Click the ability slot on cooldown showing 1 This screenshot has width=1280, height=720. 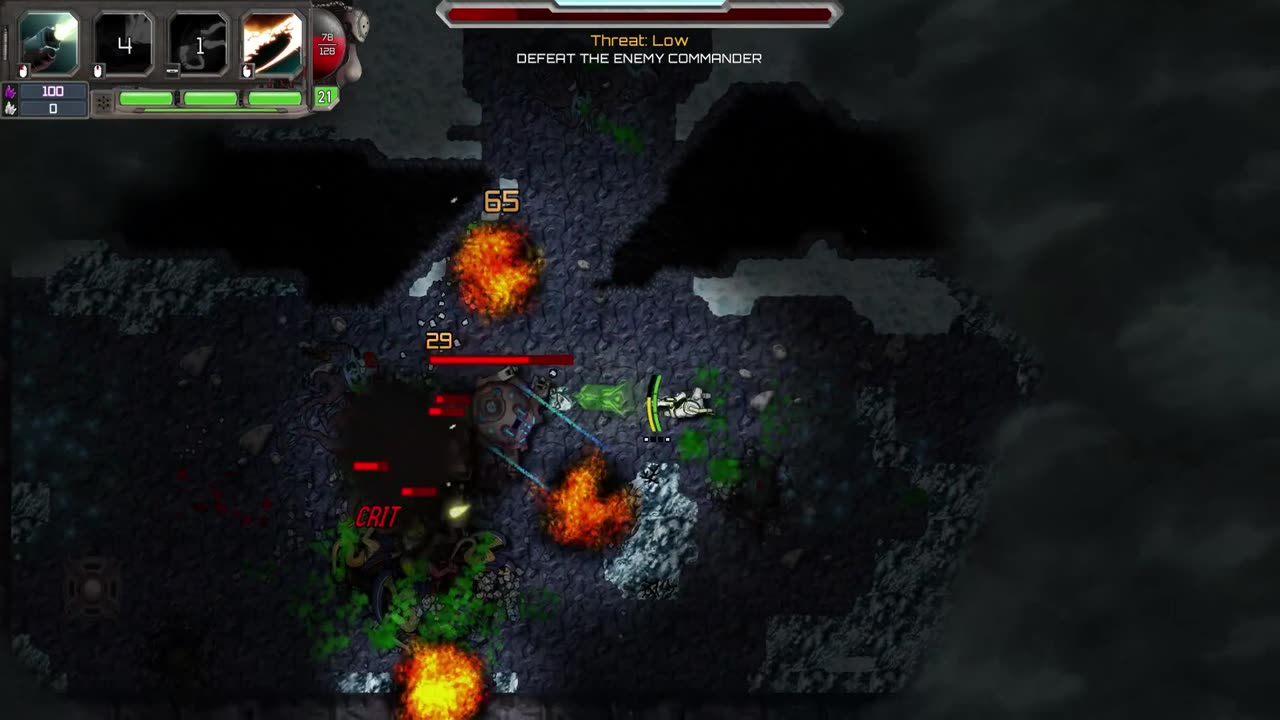click(x=198, y=44)
